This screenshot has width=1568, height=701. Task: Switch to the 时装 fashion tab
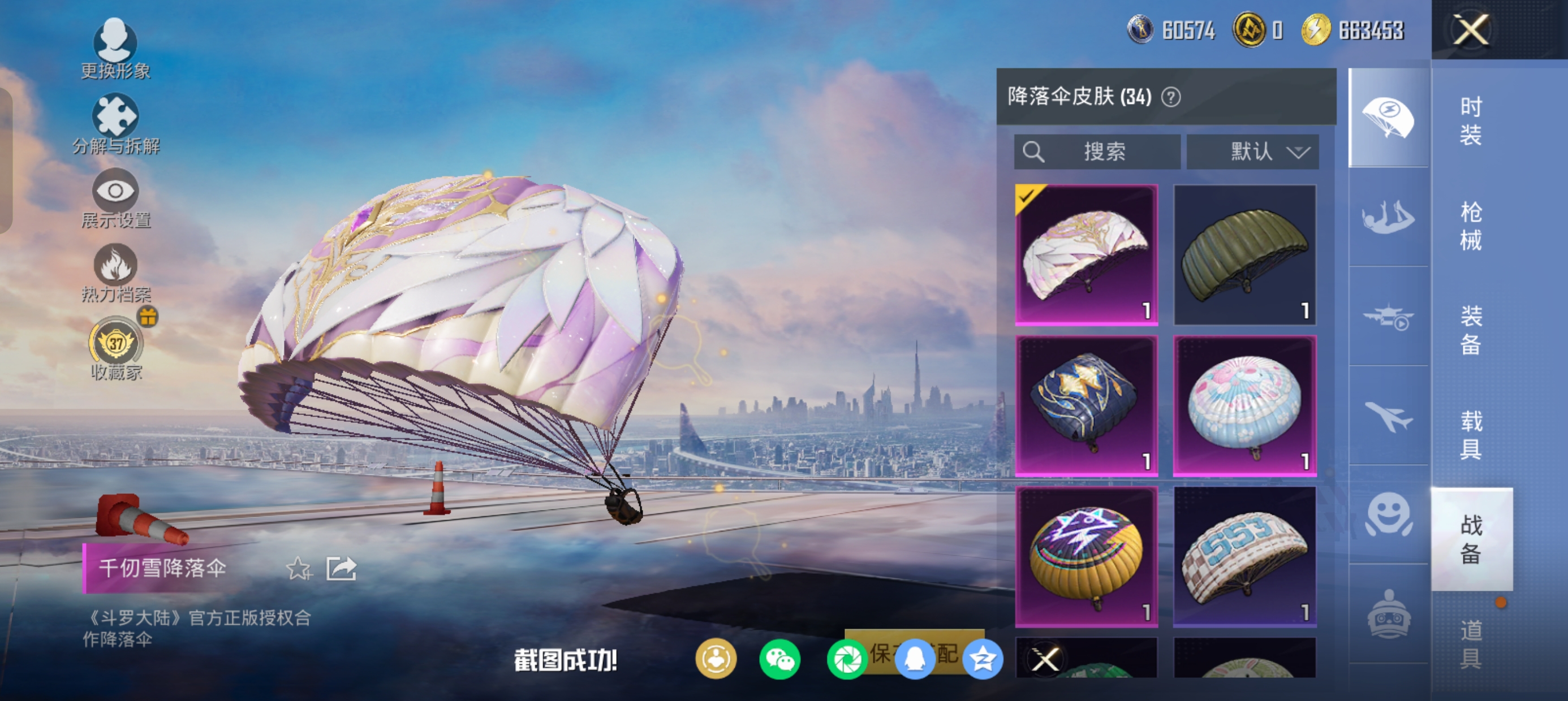coord(1471,121)
